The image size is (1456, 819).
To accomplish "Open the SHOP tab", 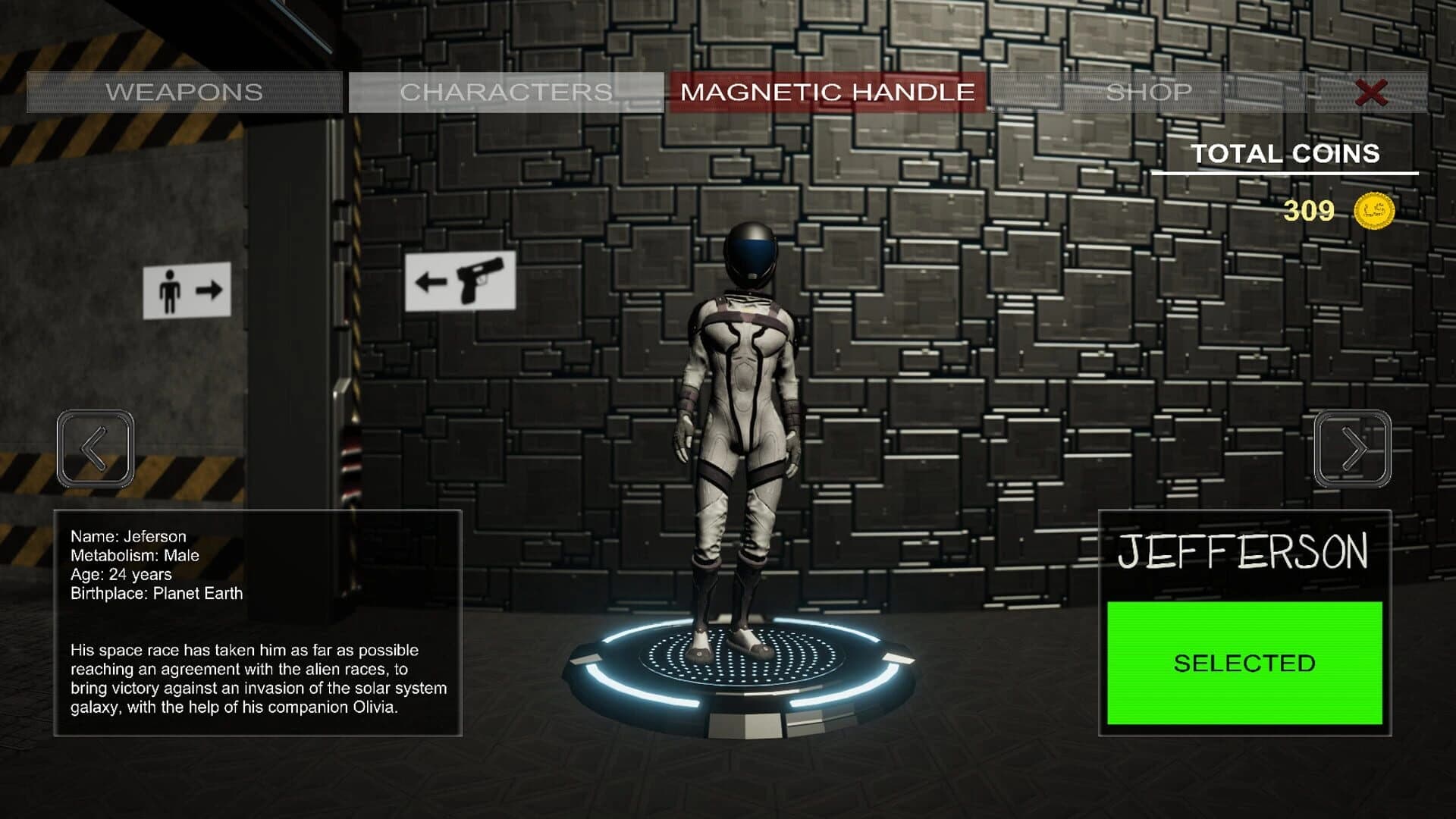I will 1149,92.
